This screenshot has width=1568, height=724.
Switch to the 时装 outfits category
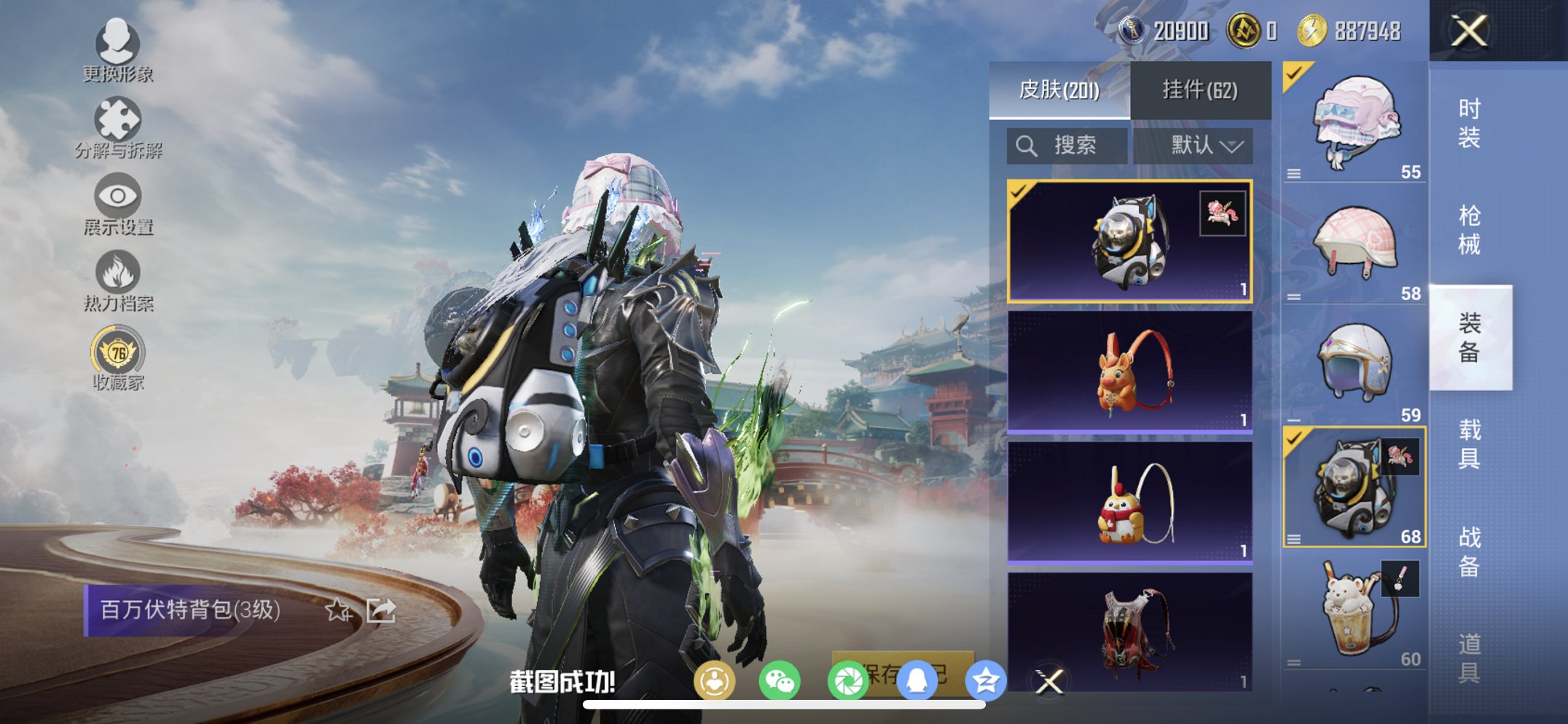[x=1469, y=124]
